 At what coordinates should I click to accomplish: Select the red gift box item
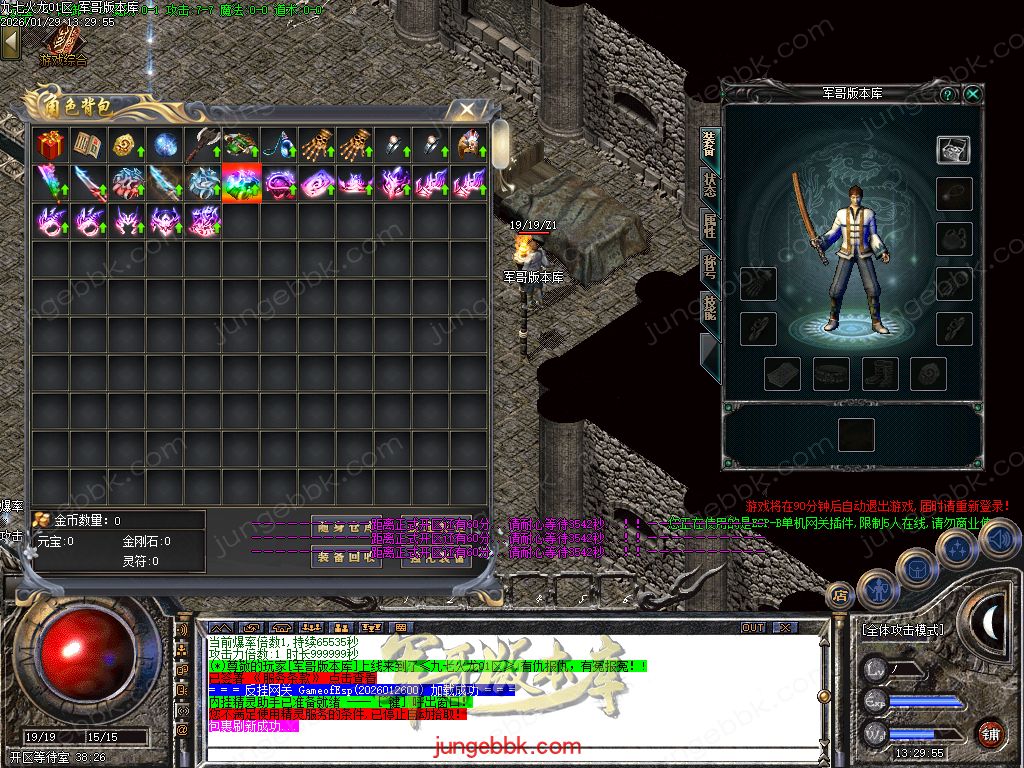[50, 146]
